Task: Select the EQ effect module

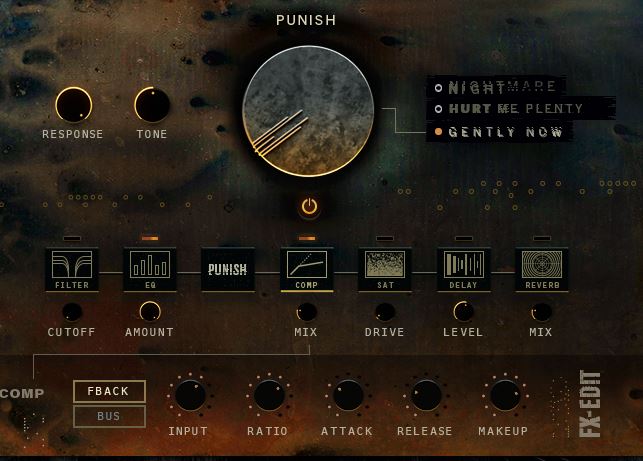Action: click(150, 270)
